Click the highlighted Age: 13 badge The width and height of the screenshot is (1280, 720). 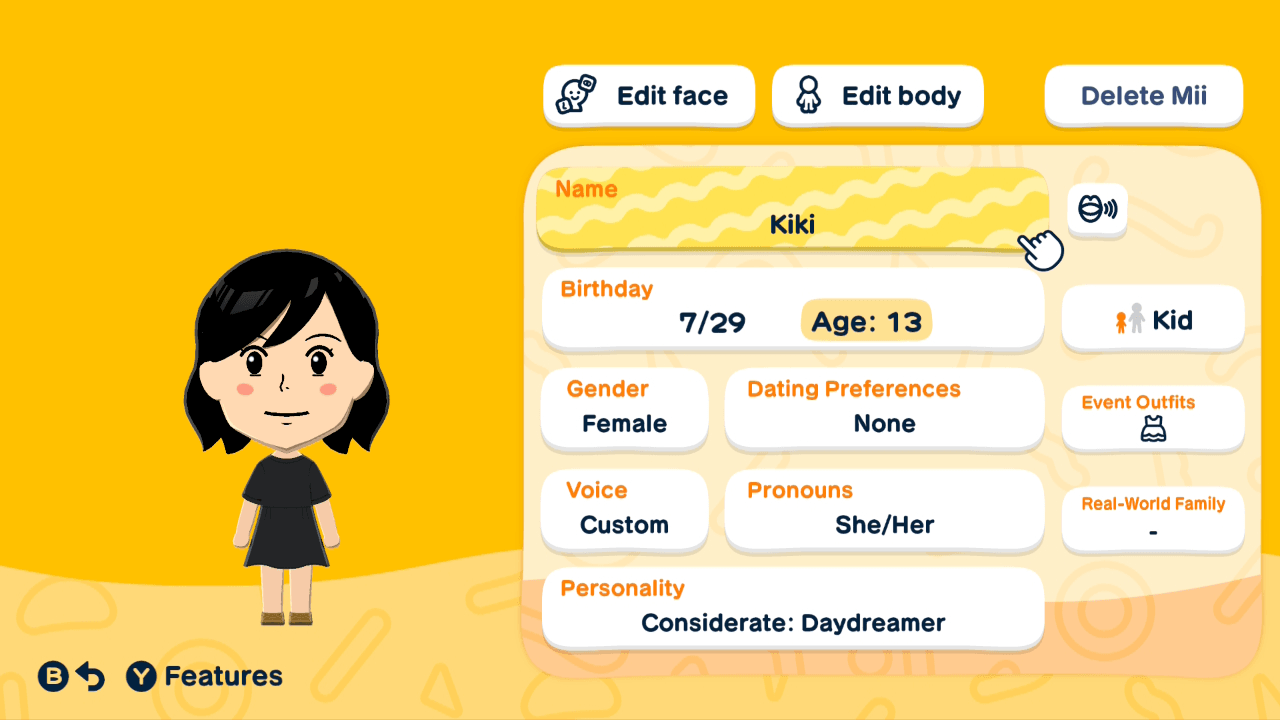click(866, 320)
